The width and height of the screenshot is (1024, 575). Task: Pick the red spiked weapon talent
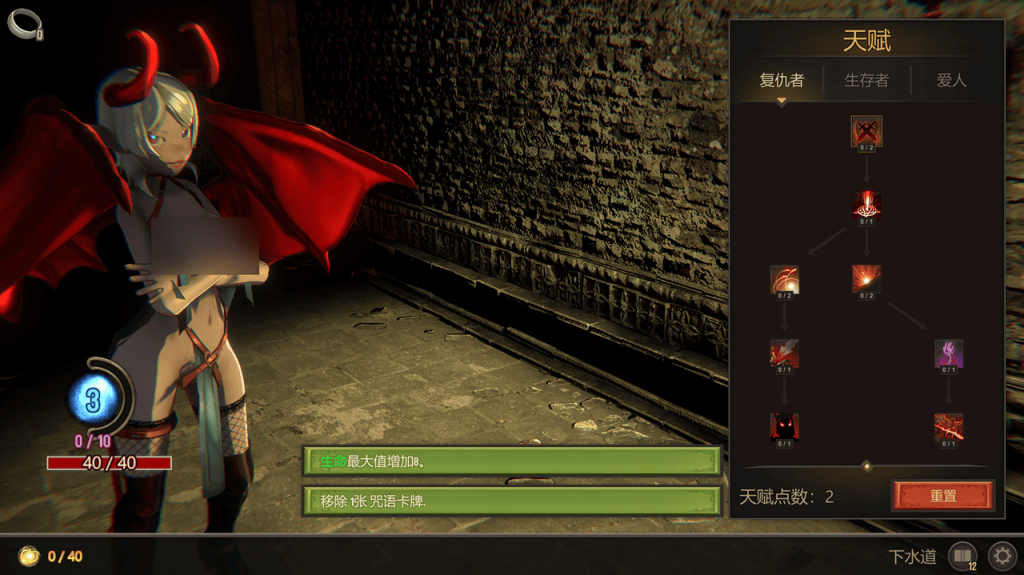pos(784,353)
